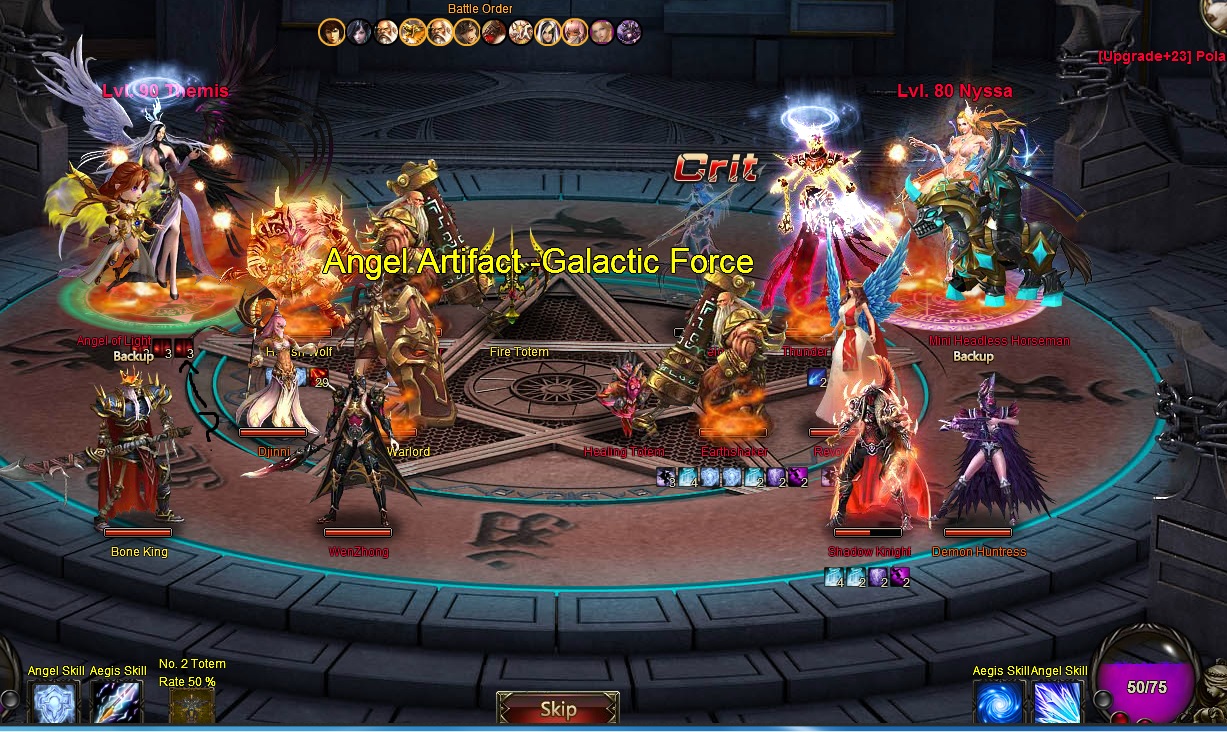Select the blue swirl Aegis Skill icon
This screenshot has height=732, width=1227.
click(x=999, y=702)
